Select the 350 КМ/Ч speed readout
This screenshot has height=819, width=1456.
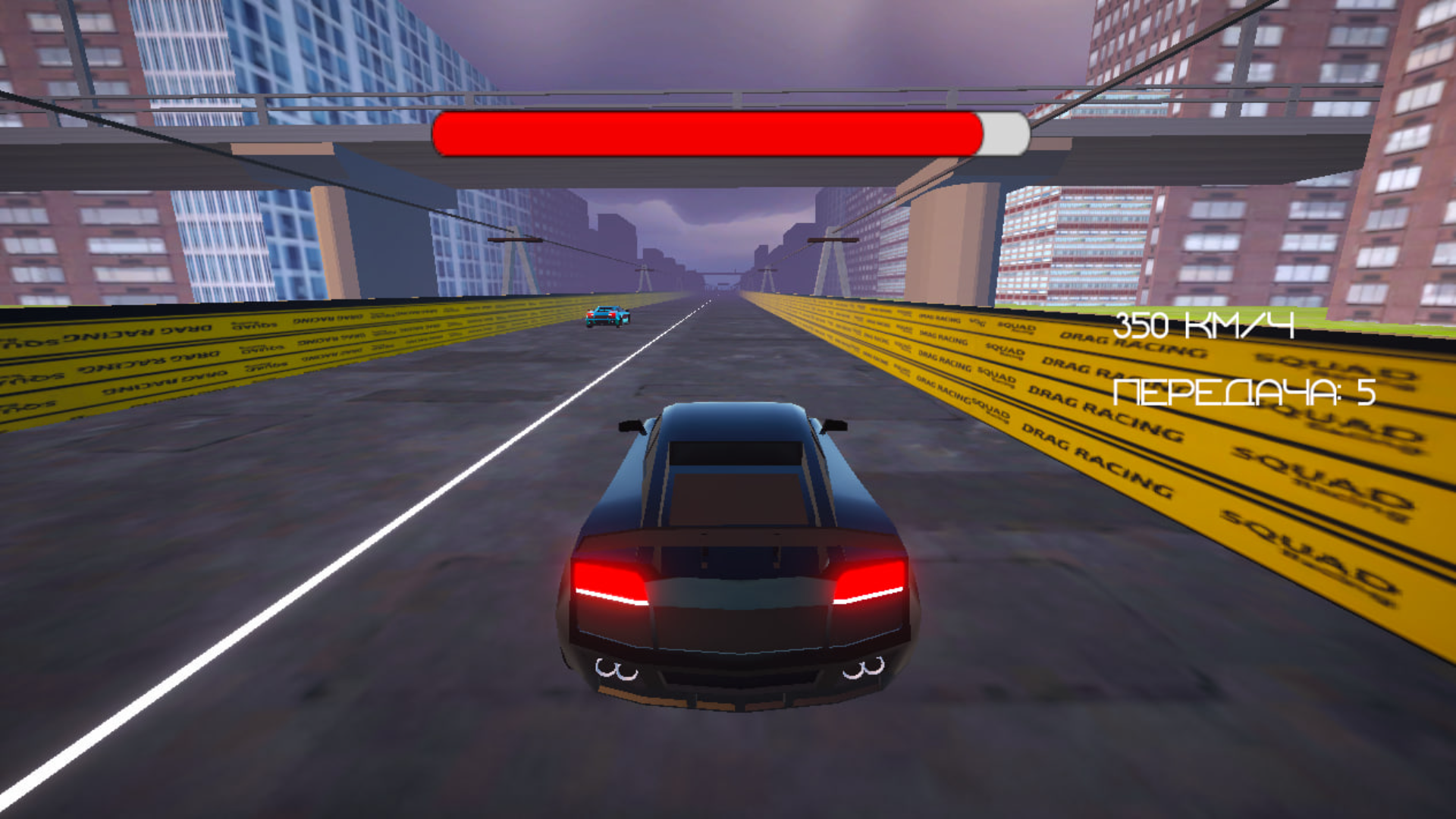tap(1204, 328)
